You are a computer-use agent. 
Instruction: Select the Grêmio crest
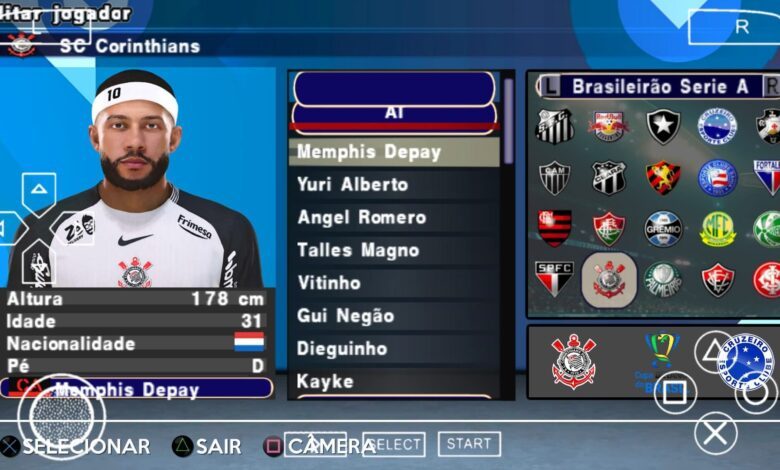663,229
